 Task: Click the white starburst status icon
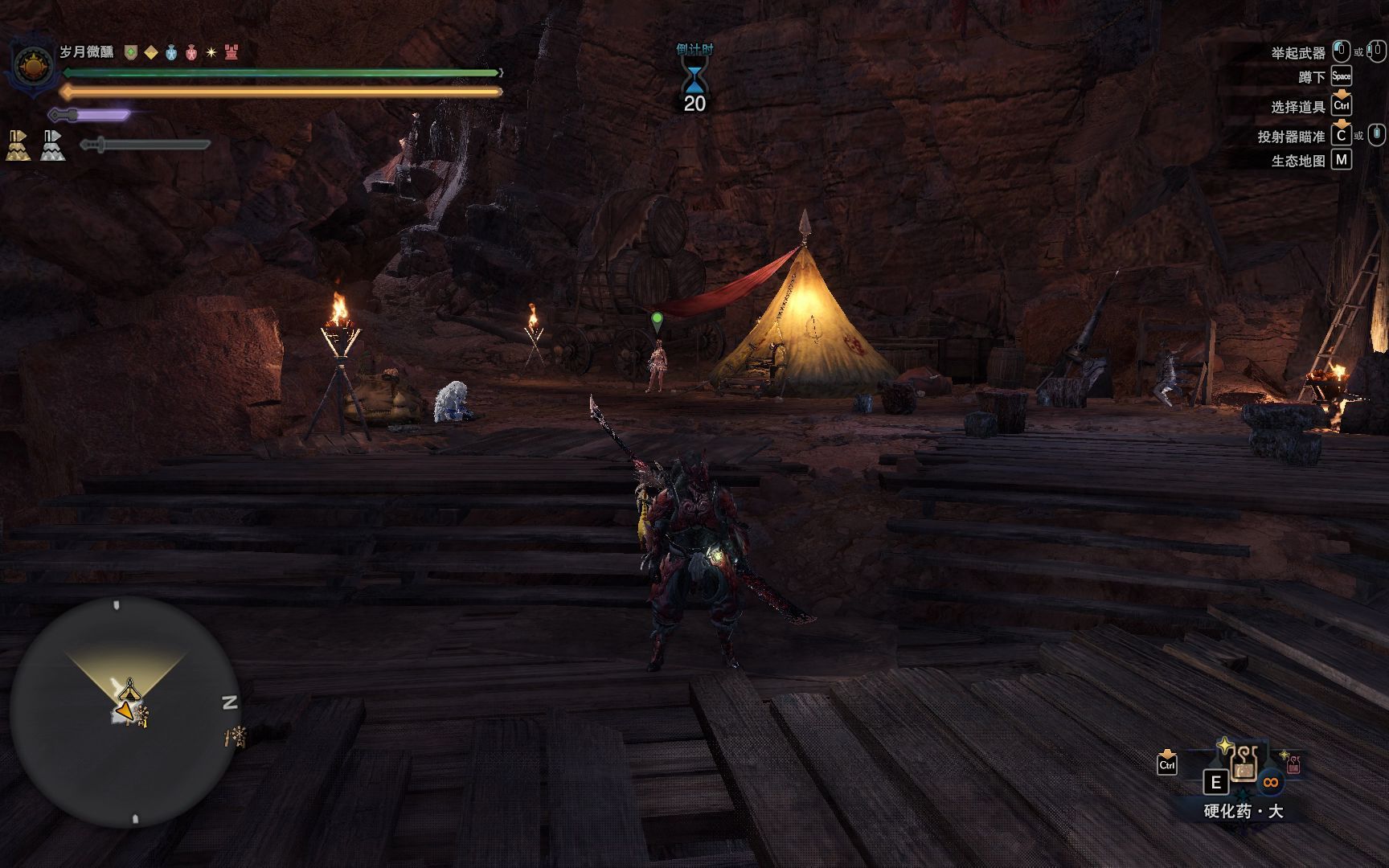point(211,52)
